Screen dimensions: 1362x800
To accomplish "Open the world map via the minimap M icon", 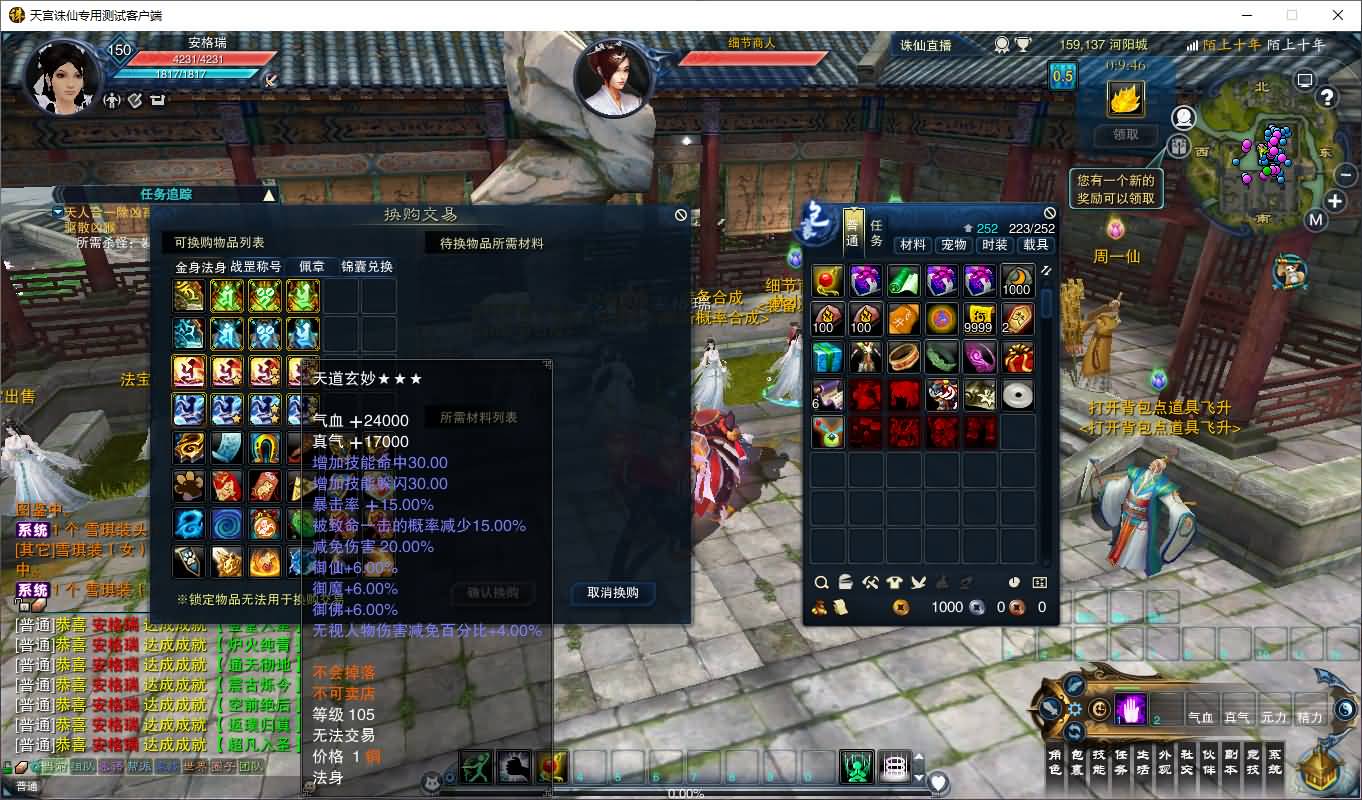I will point(1317,220).
